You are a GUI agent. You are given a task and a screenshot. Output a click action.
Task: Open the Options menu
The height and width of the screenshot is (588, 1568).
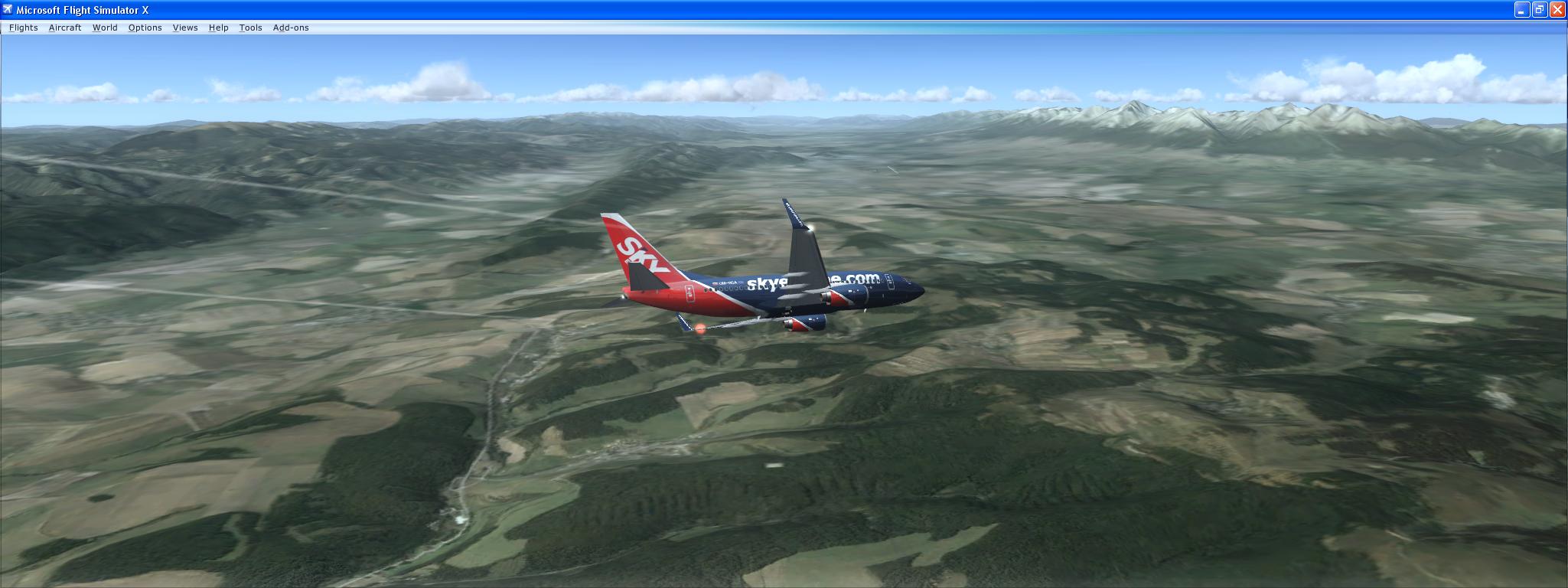click(x=145, y=28)
